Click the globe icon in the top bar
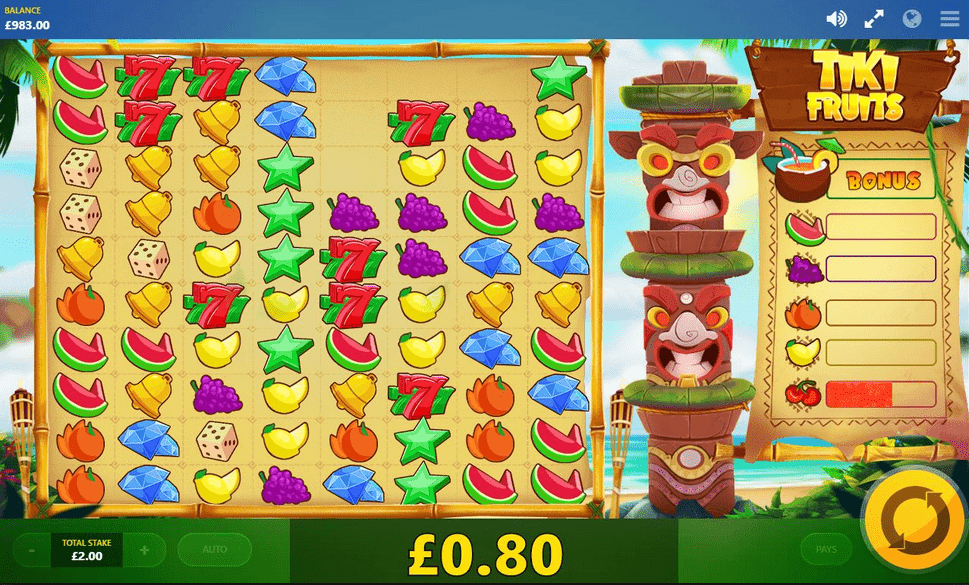Viewport: 969px width, 585px height. click(x=911, y=19)
